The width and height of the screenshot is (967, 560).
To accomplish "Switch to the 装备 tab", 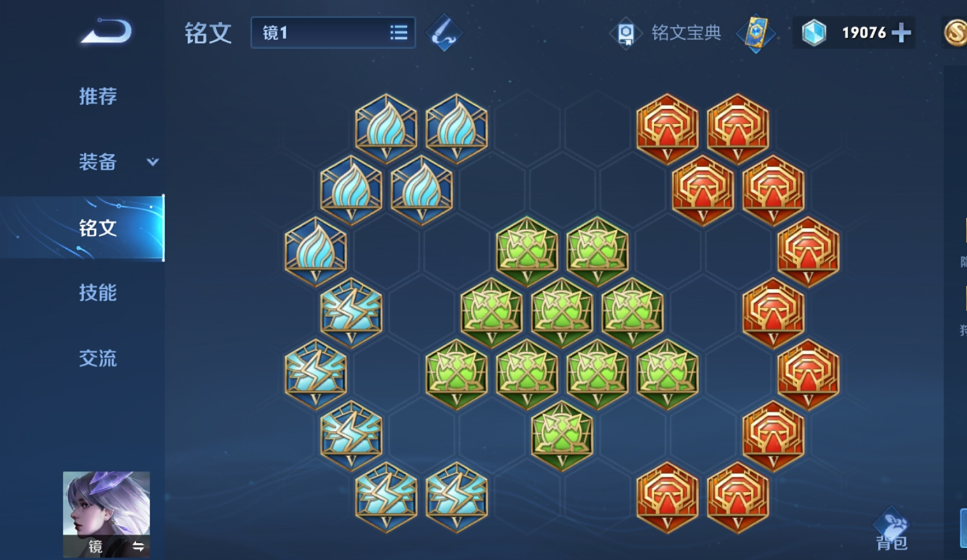I will tap(98, 162).
